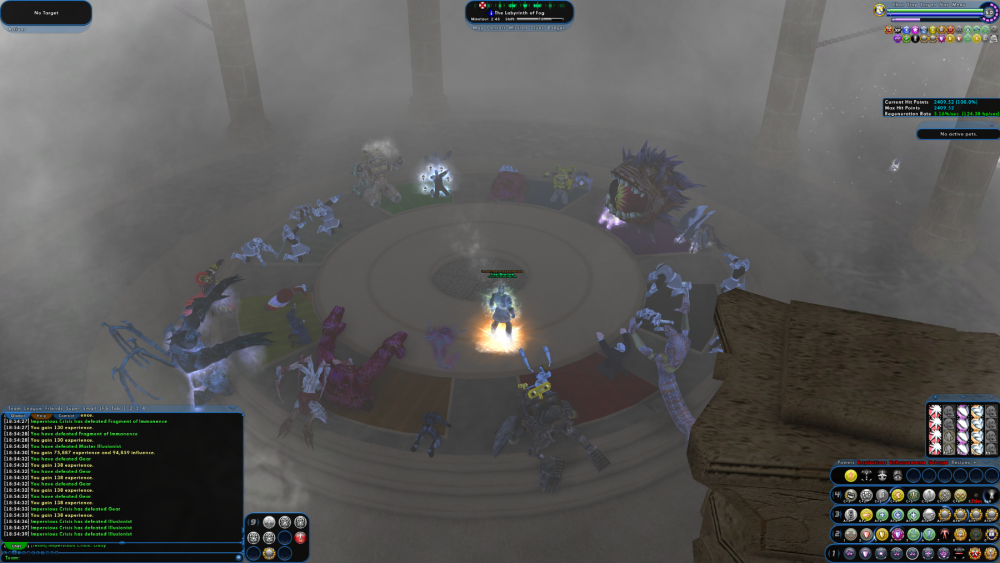Click the red-white compass navigation icon
This screenshot has height=563, width=1000.
481,6
